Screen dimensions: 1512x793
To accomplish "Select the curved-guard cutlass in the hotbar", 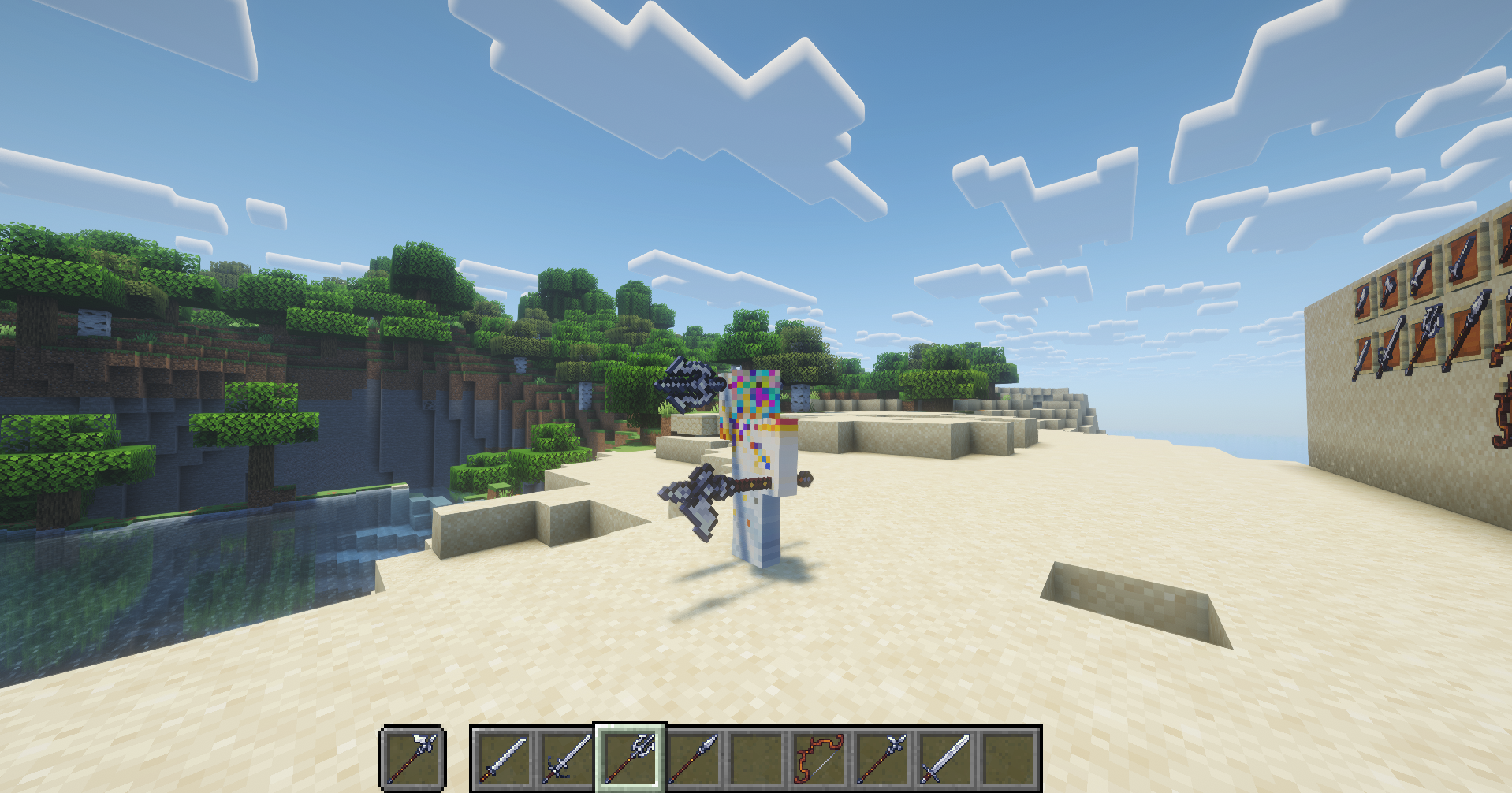I will [567, 756].
